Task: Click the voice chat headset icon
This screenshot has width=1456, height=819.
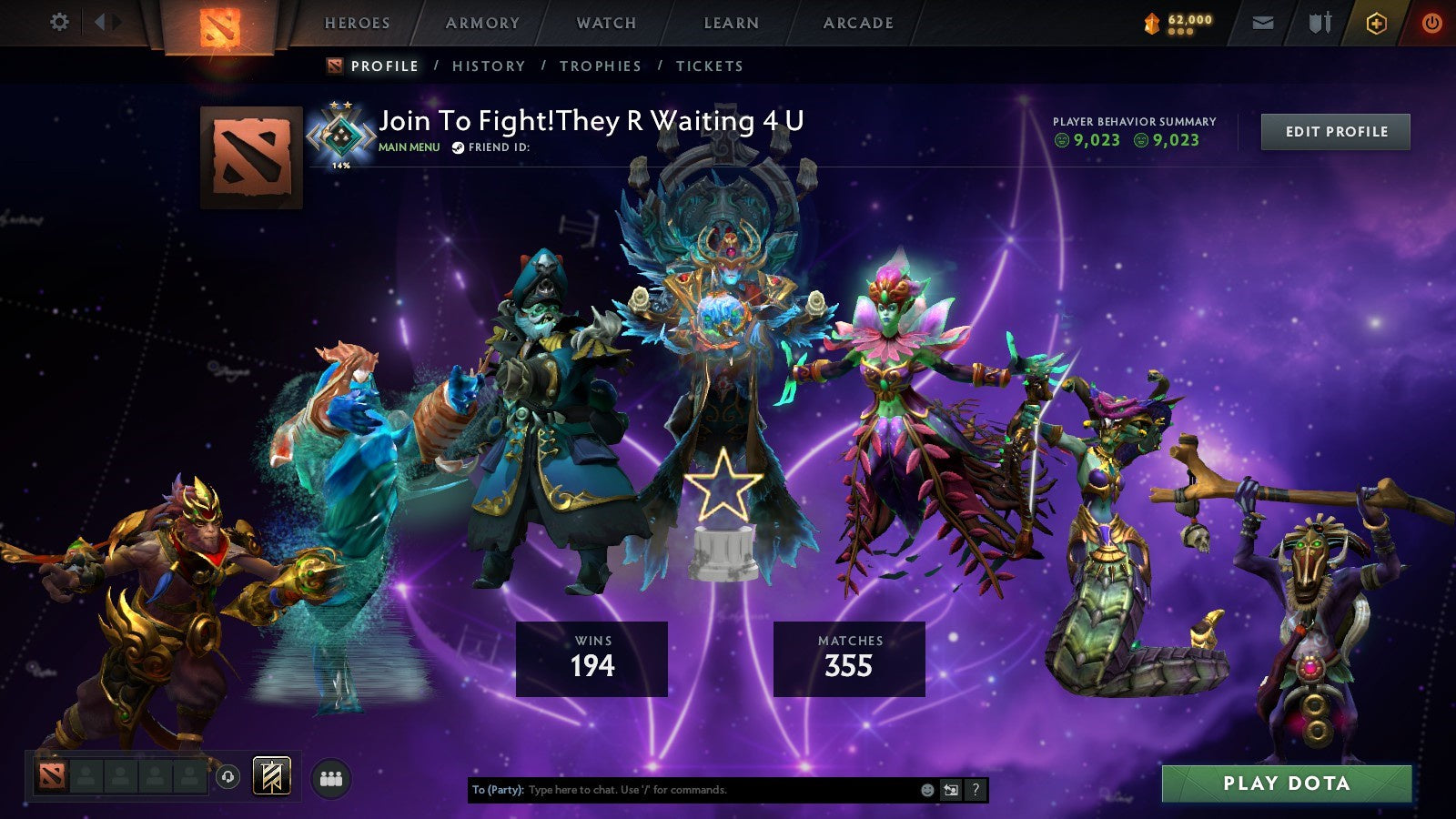Action: pyautogui.click(x=228, y=775)
